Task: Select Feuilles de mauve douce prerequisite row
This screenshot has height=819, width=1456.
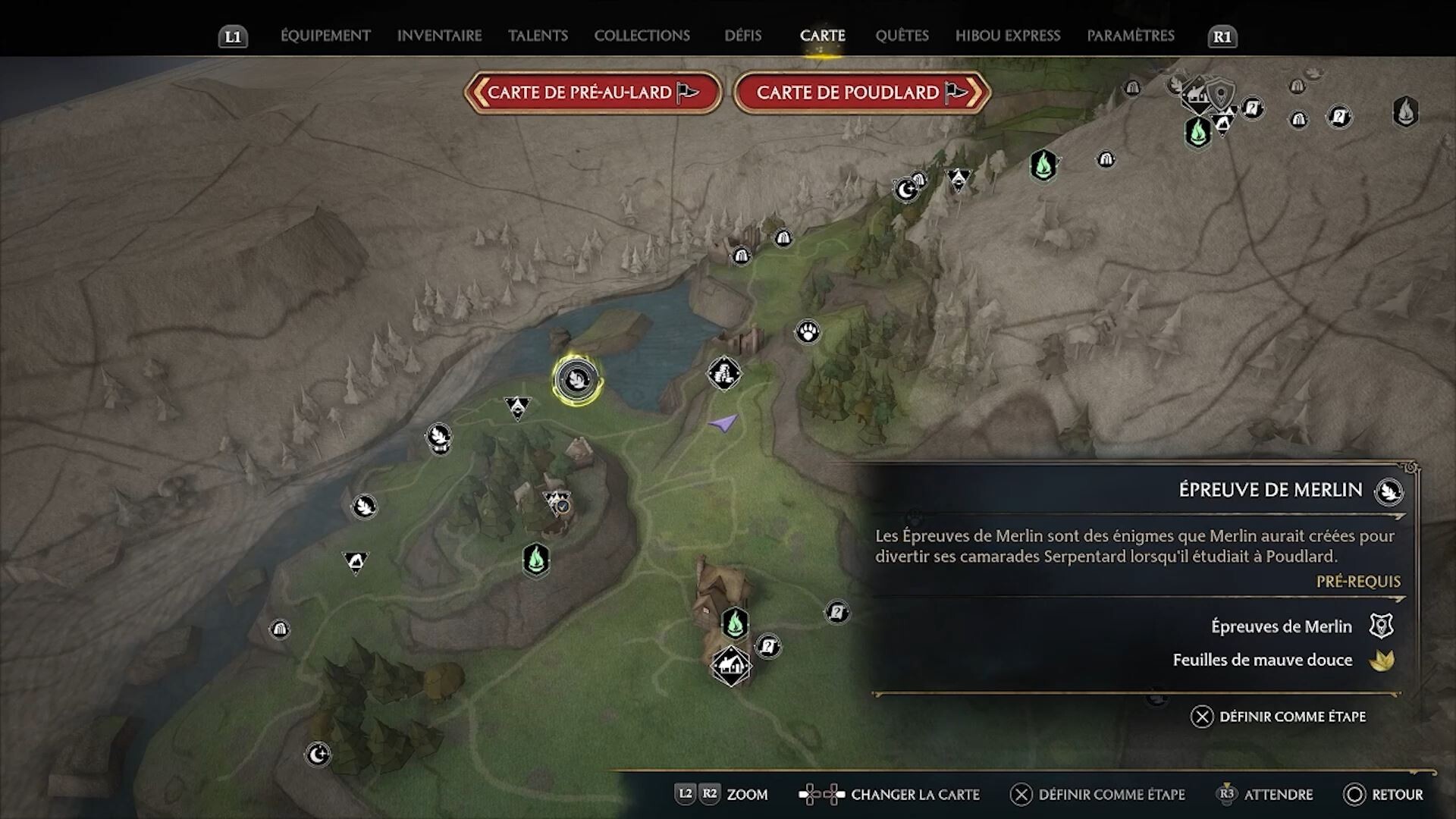Action: click(x=1282, y=660)
